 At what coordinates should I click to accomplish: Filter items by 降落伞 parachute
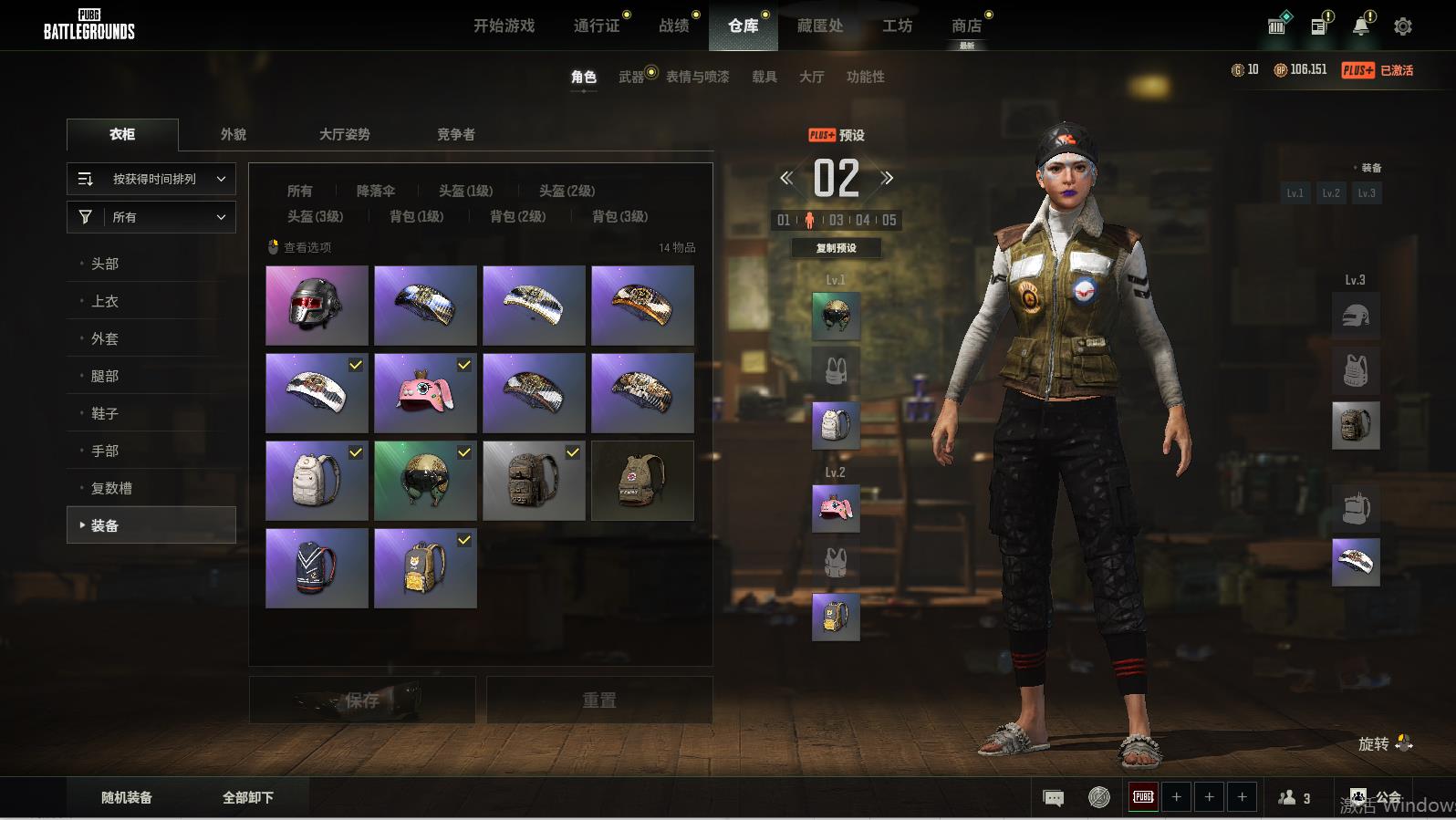tap(376, 191)
